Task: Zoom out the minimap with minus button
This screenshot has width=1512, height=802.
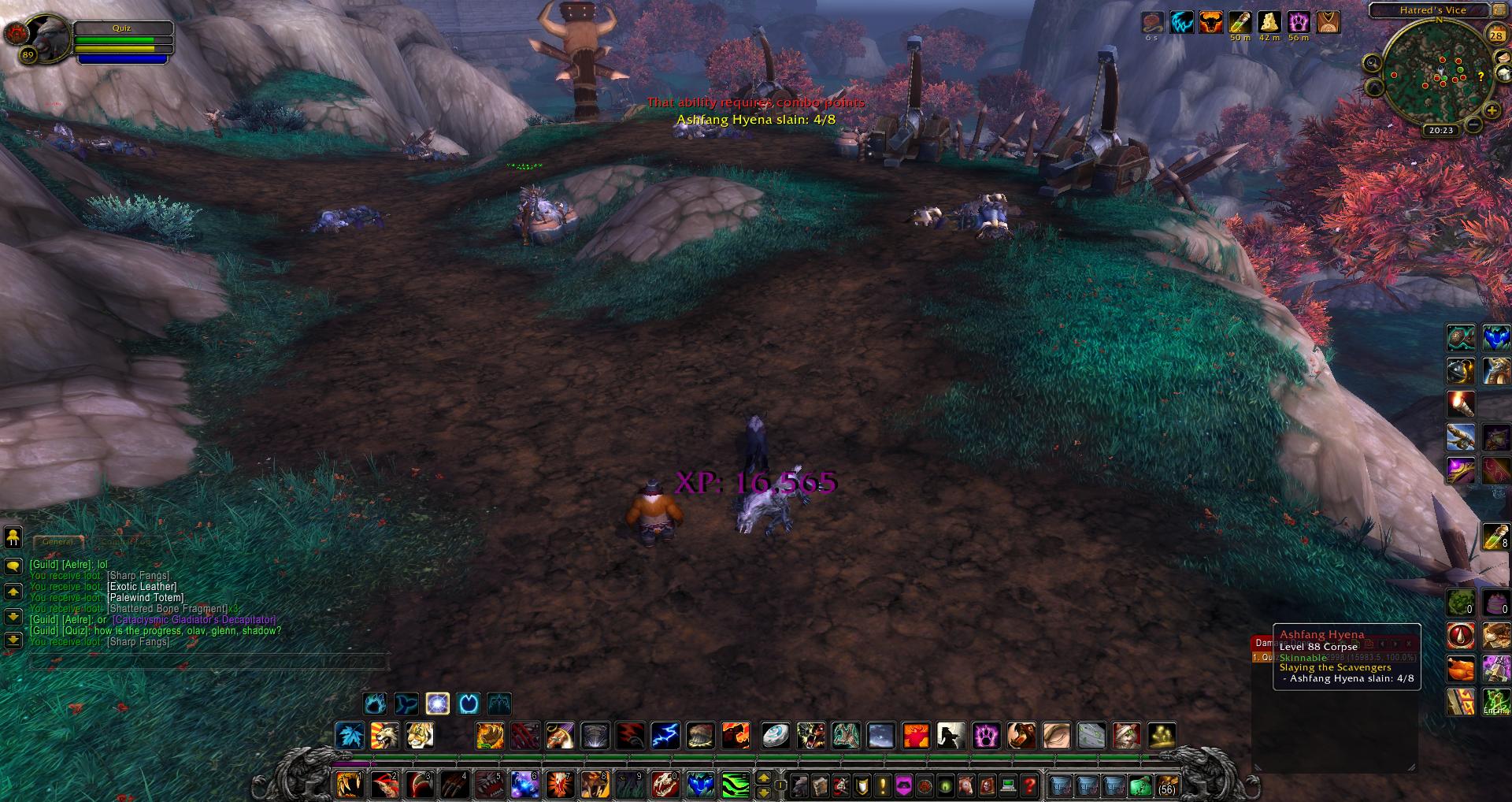Action: [1473, 124]
